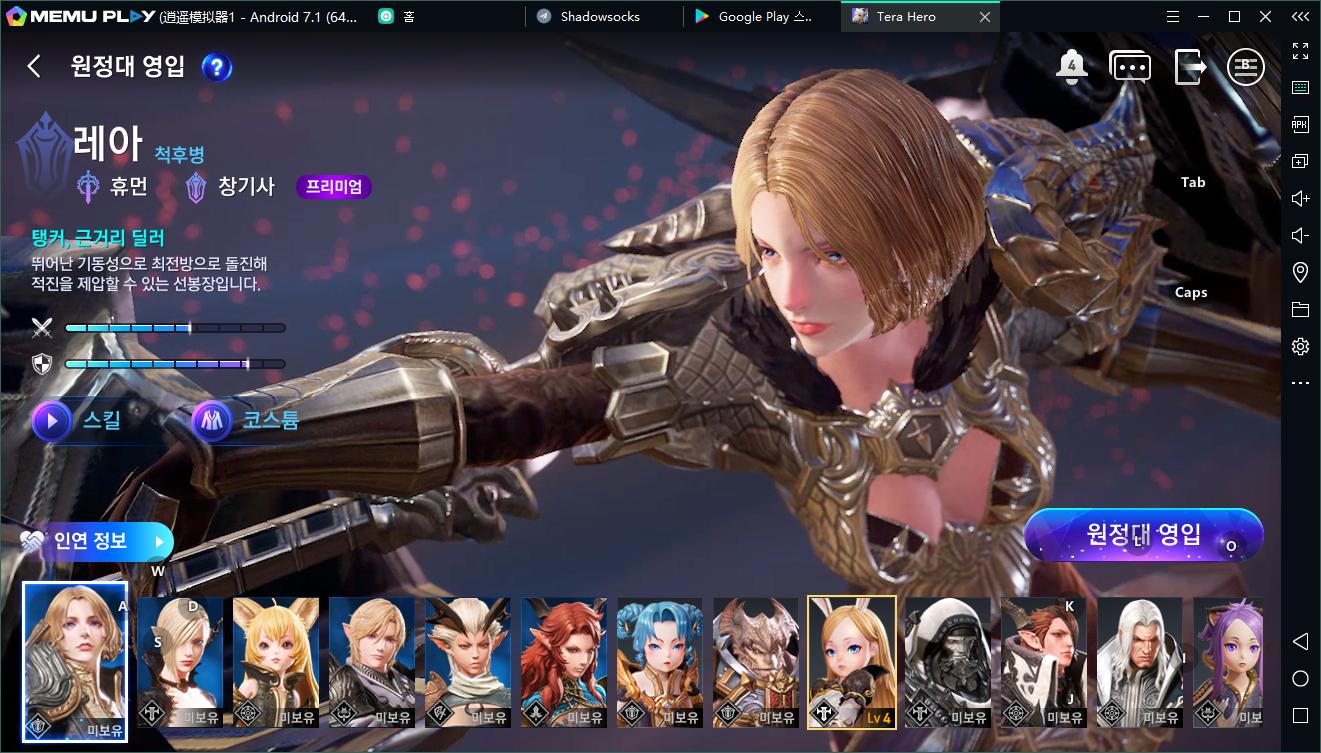This screenshot has height=753, width=1321.
Task: Recruit hero with 원정대 영입 button
Action: click(x=1143, y=535)
